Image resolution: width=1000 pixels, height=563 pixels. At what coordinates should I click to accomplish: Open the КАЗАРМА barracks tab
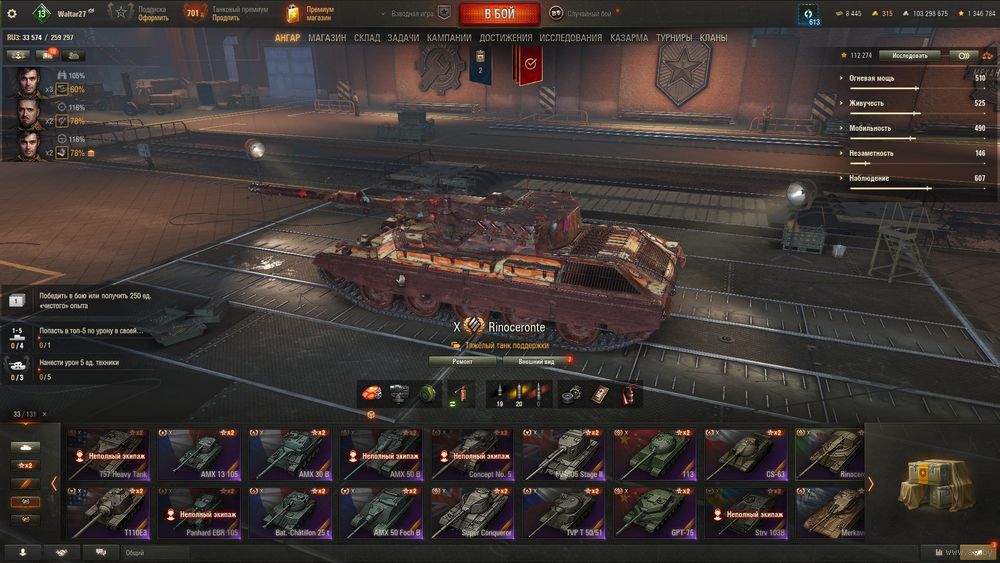click(629, 38)
